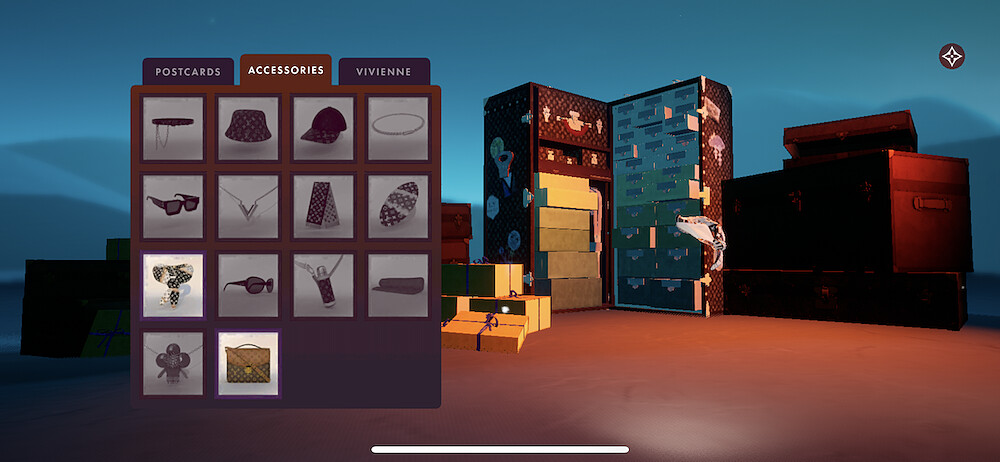Select the chain necklace accessory

(398, 128)
